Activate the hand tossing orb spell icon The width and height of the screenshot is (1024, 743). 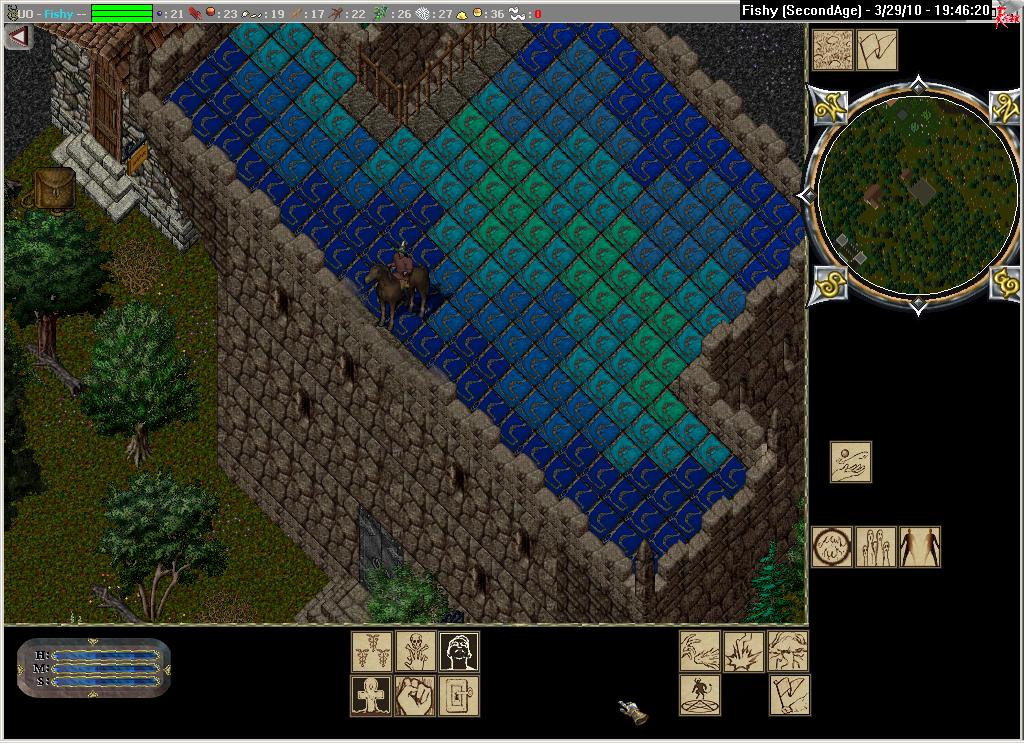coord(850,462)
